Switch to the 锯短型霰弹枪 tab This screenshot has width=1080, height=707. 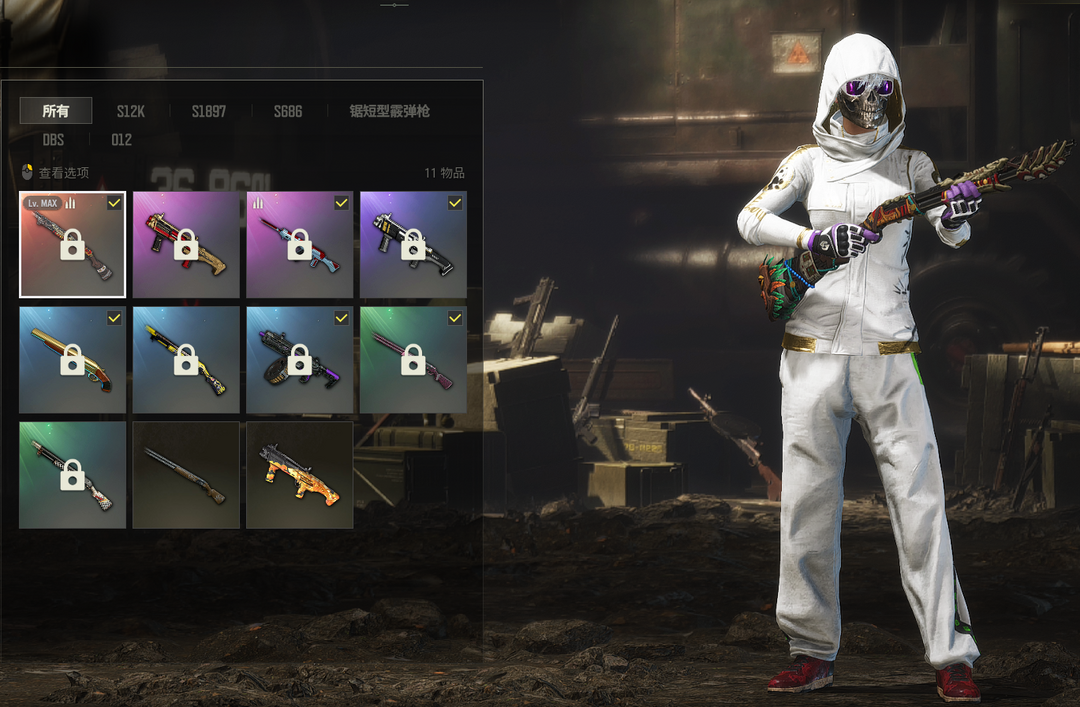pyautogui.click(x=389, y=111)
